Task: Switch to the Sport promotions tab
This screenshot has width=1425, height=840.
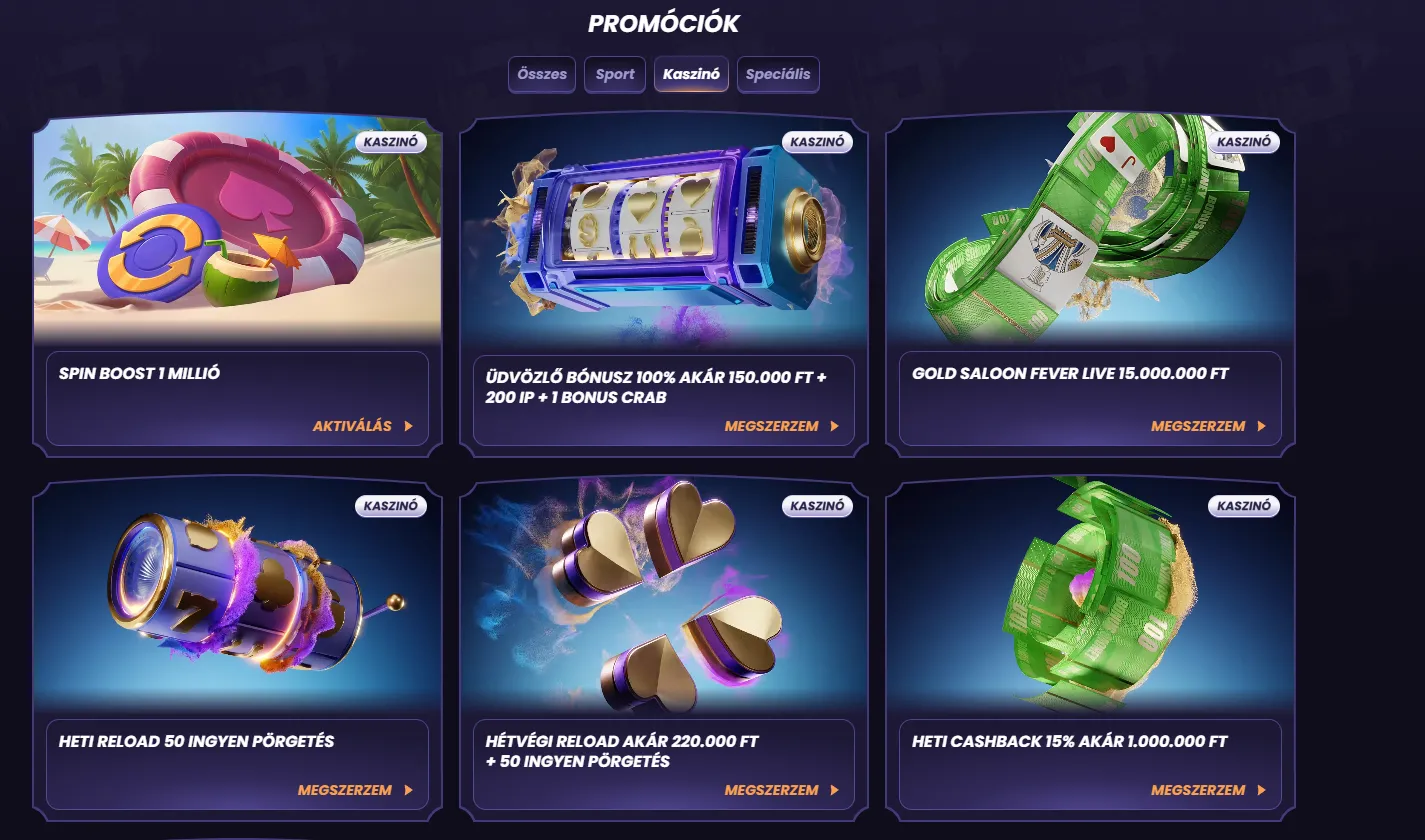Action: (x=614, y=74)
